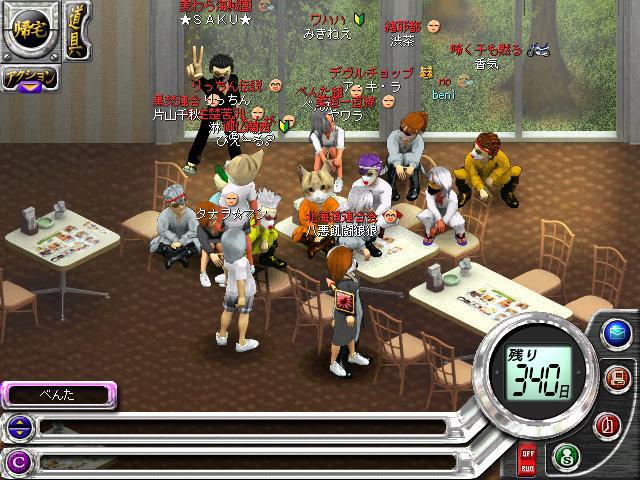Toggle the OFF/RUN switch
Viewport: 640px width, 480px height.
[x=527, y=461]
